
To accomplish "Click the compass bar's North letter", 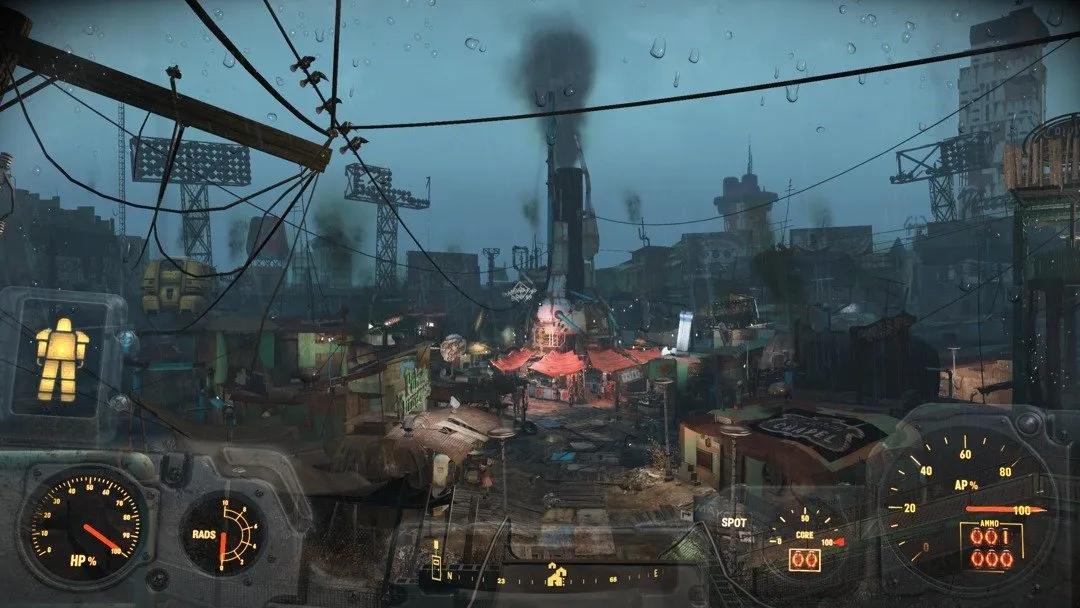I will (x=449, y=575).
